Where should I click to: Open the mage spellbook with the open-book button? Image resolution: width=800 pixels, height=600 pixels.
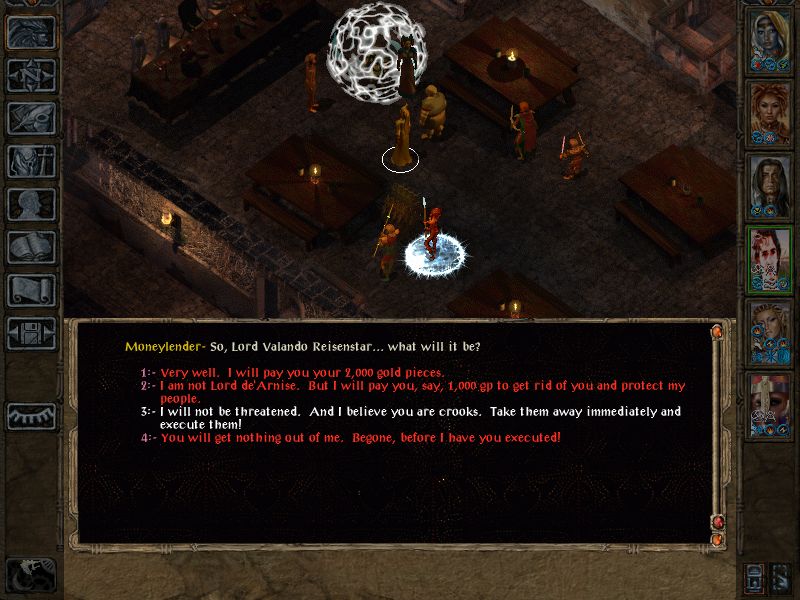pyautogui.click(x=31, y=247)
